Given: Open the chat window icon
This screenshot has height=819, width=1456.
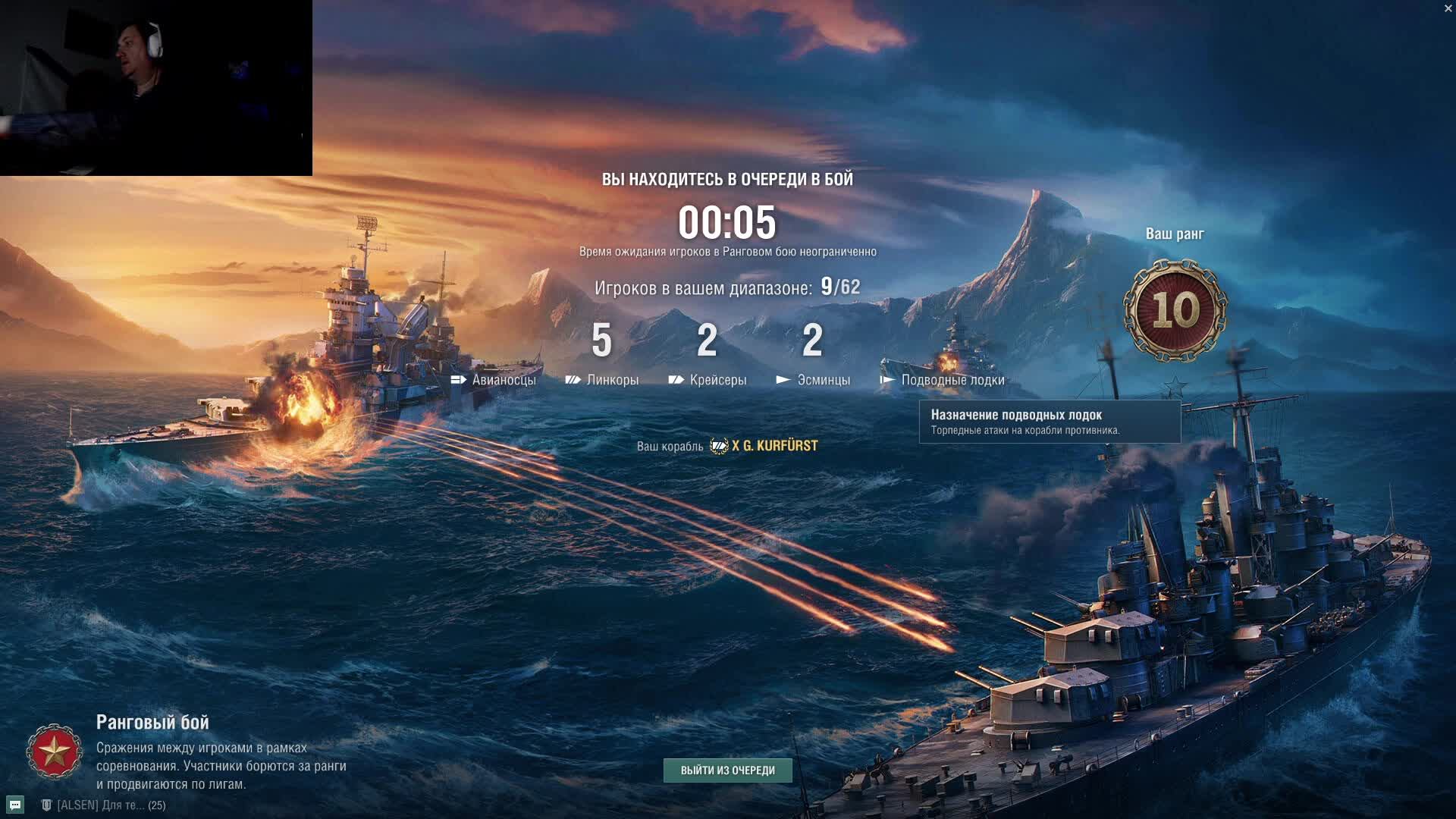Looking at the screenshot, I should (x=15, y=805).
